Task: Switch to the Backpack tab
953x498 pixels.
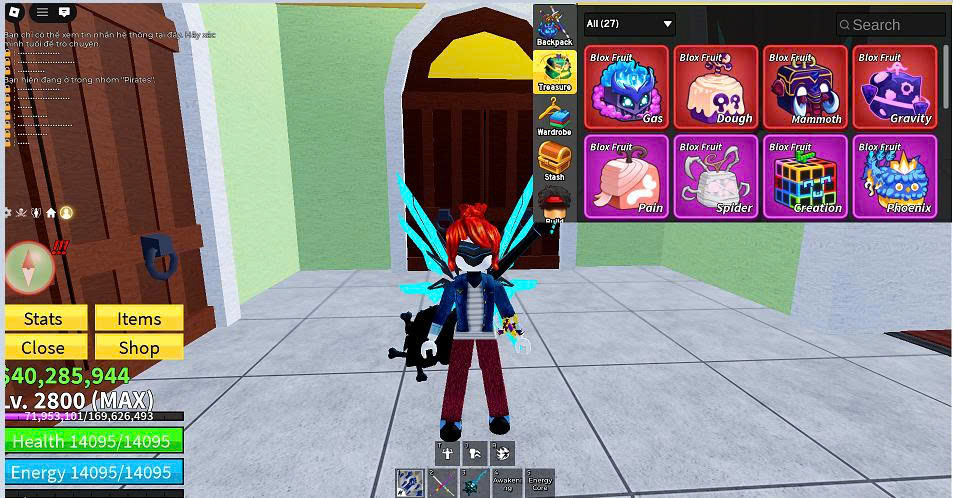Action: click(x=554, y=26)
